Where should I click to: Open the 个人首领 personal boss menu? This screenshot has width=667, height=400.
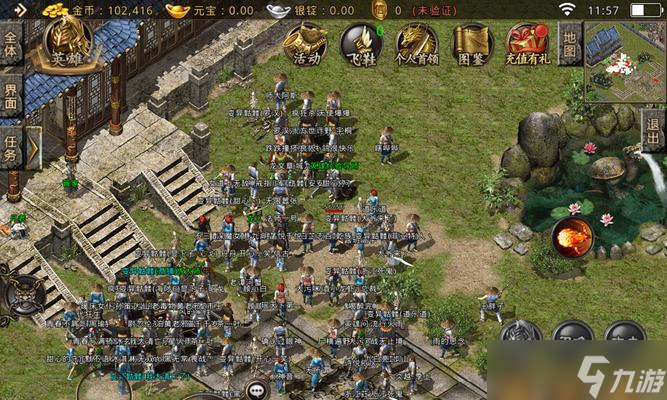click(x=416, y=44)
